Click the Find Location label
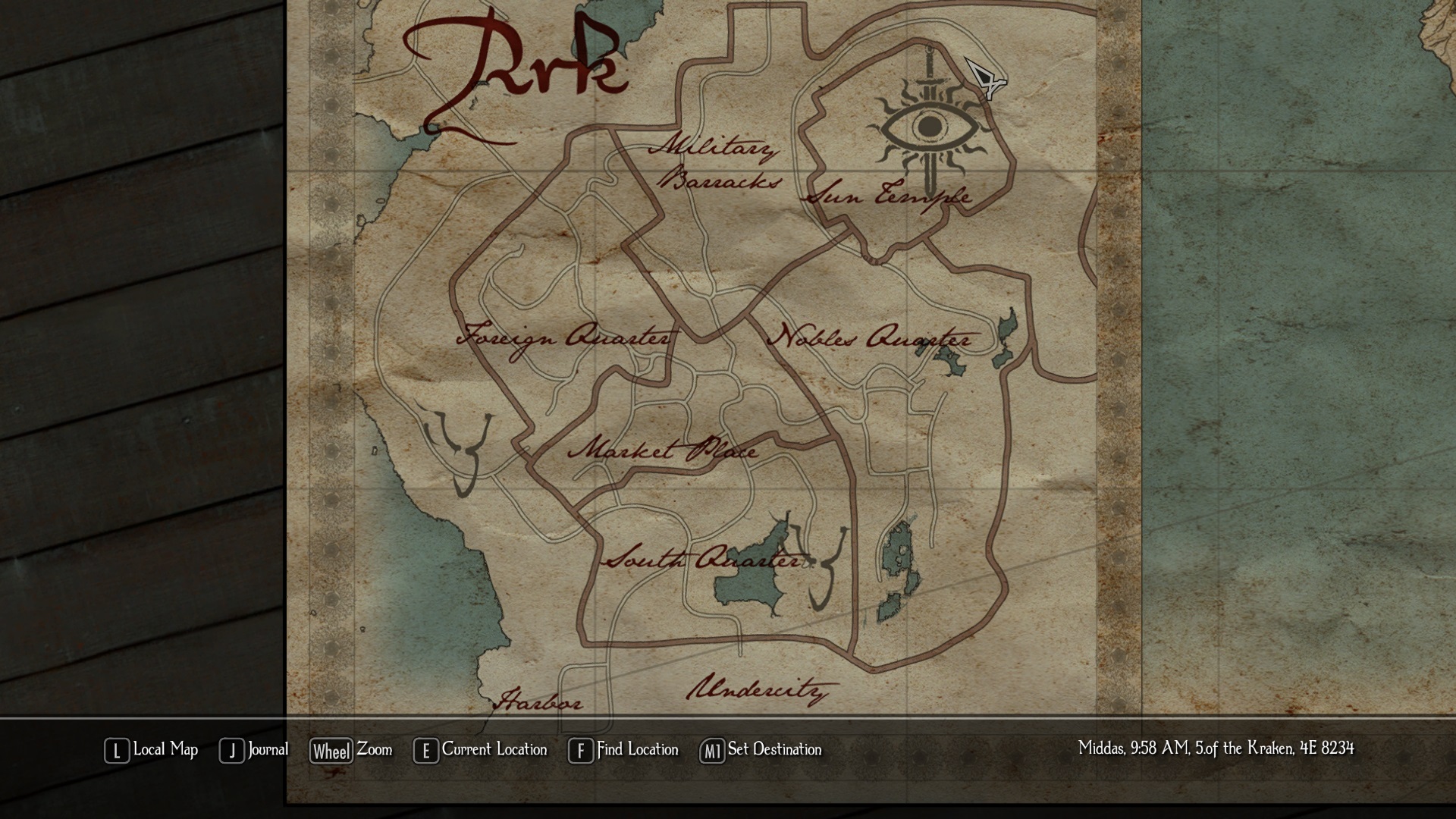The height and width of the screenshot is (819, 1456). 637,750
